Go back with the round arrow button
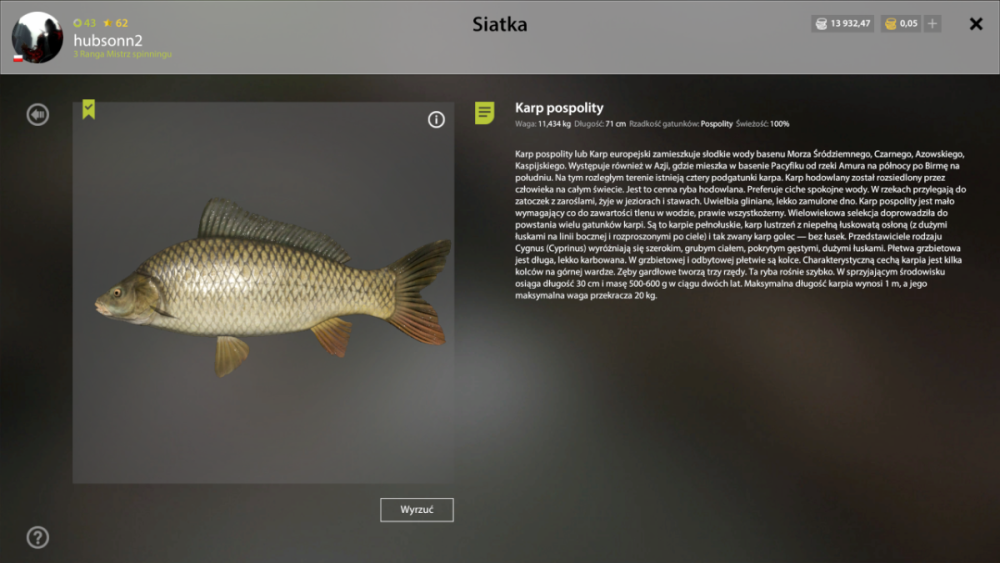Viewport: 1000px width, 563px height. [x=38, y=115]
